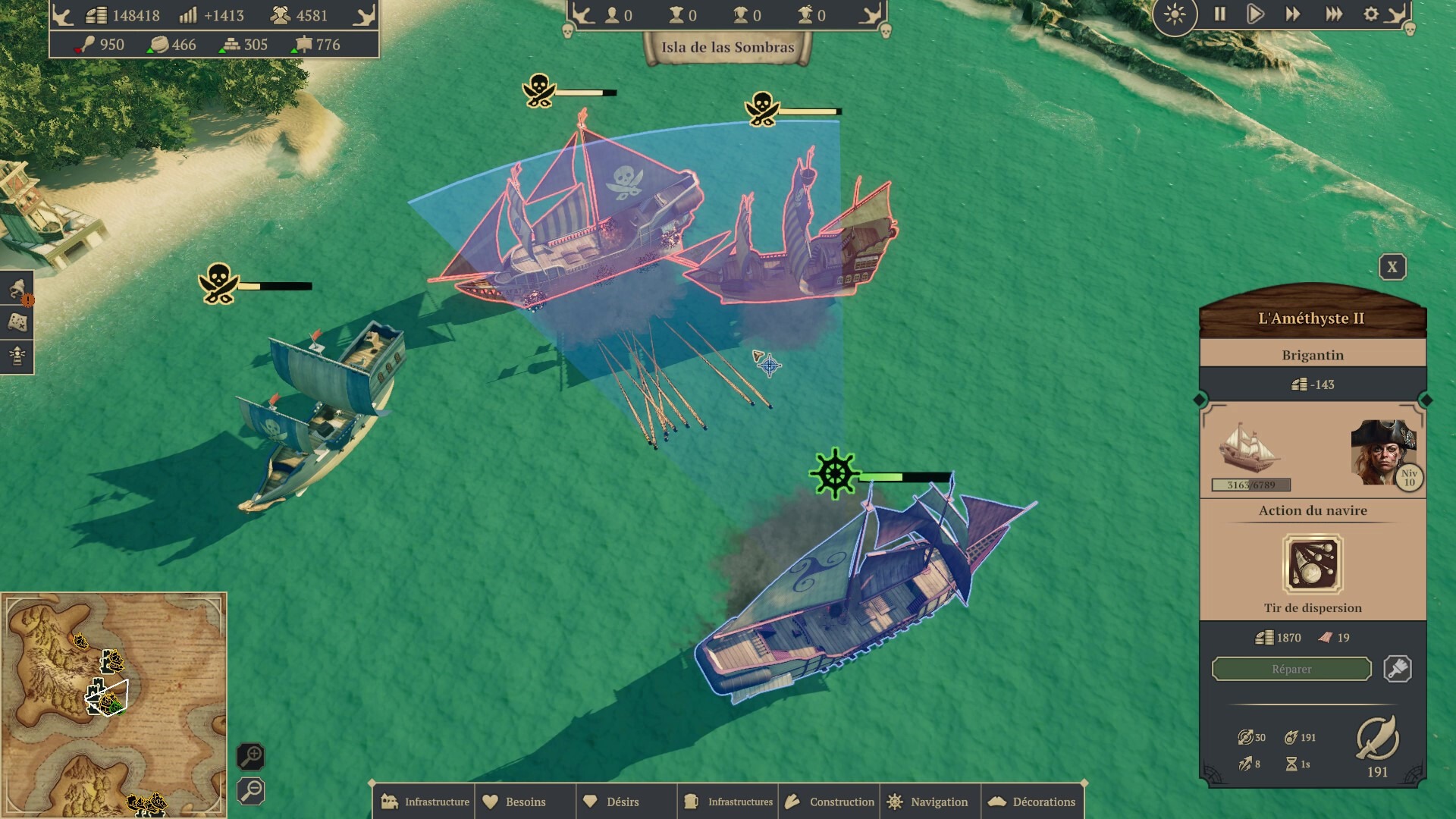Switch to double fast-forward speed
Image resolution: width=1456 pixels, height=819 pixels.
point(1292,14)
